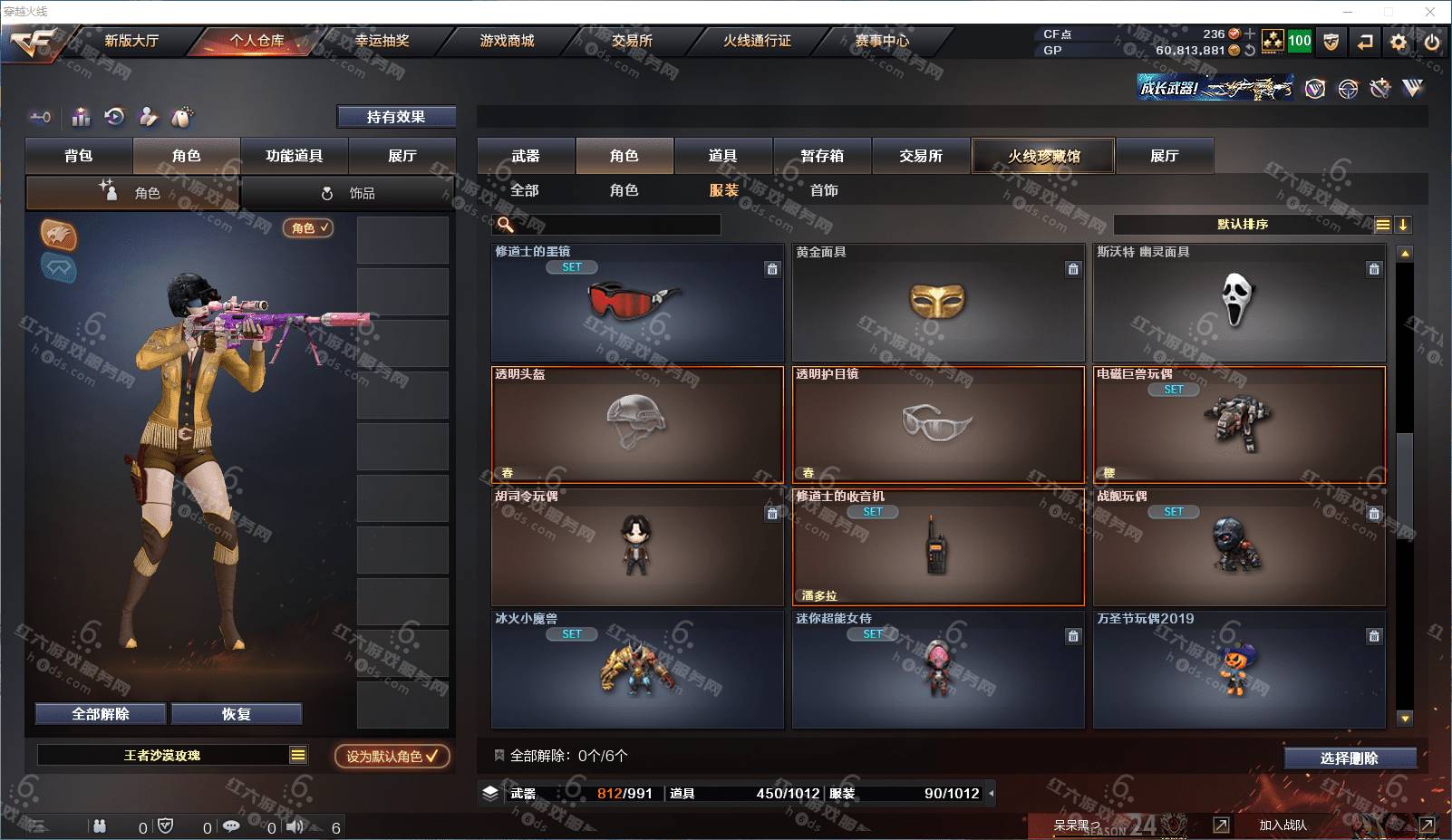
Task: Click the 持有效果 button
Action: tap(396, 117)
